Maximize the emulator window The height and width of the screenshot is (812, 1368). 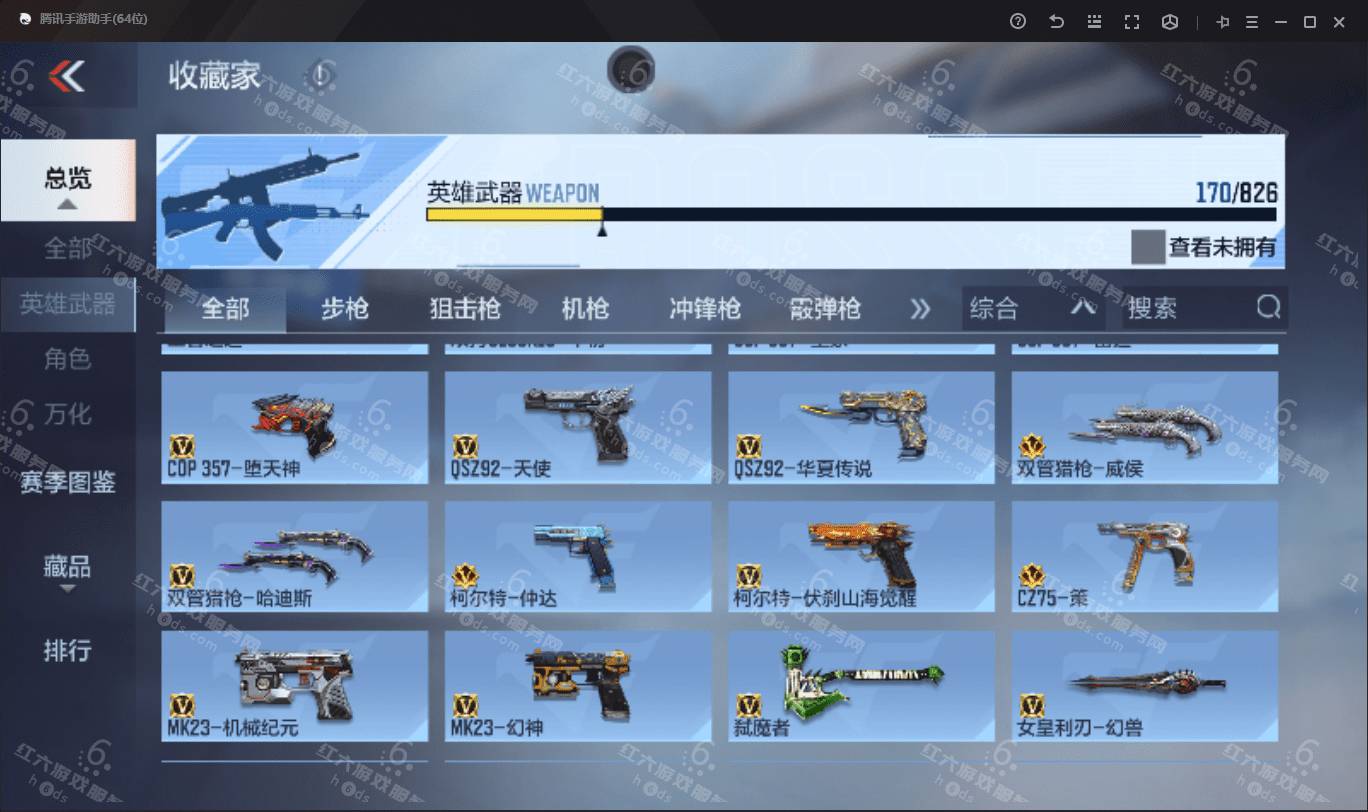[1309, 22]
